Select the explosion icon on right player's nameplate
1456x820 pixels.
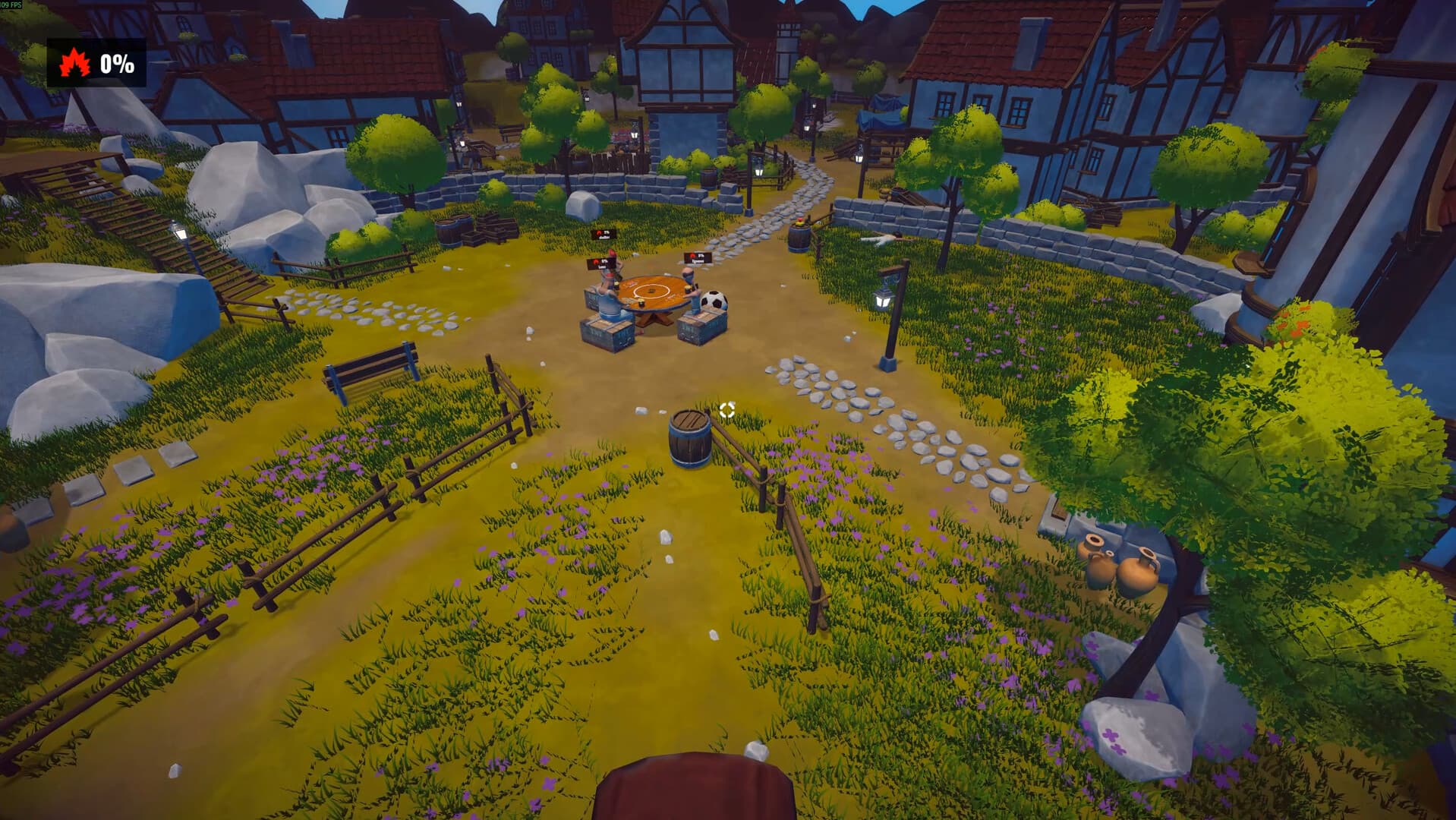click(692, 255)
